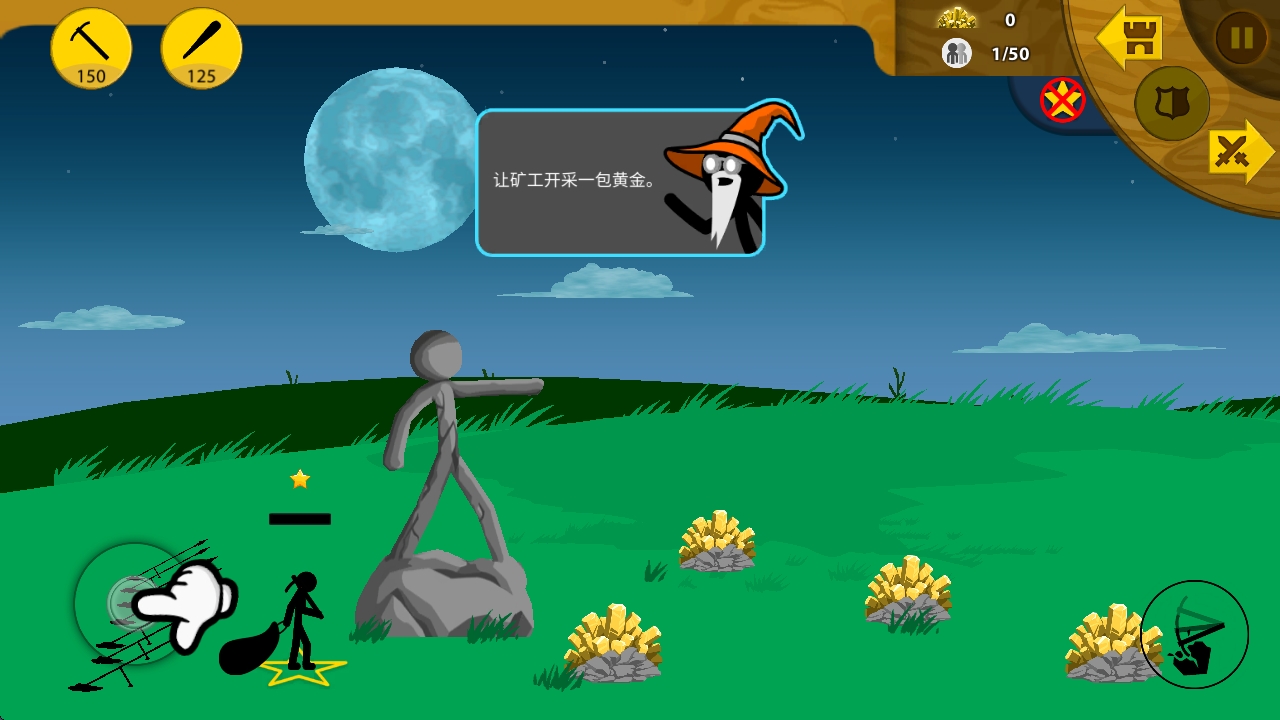Tap the star above the miner
1280x720 pixels.
pos(299,479)
